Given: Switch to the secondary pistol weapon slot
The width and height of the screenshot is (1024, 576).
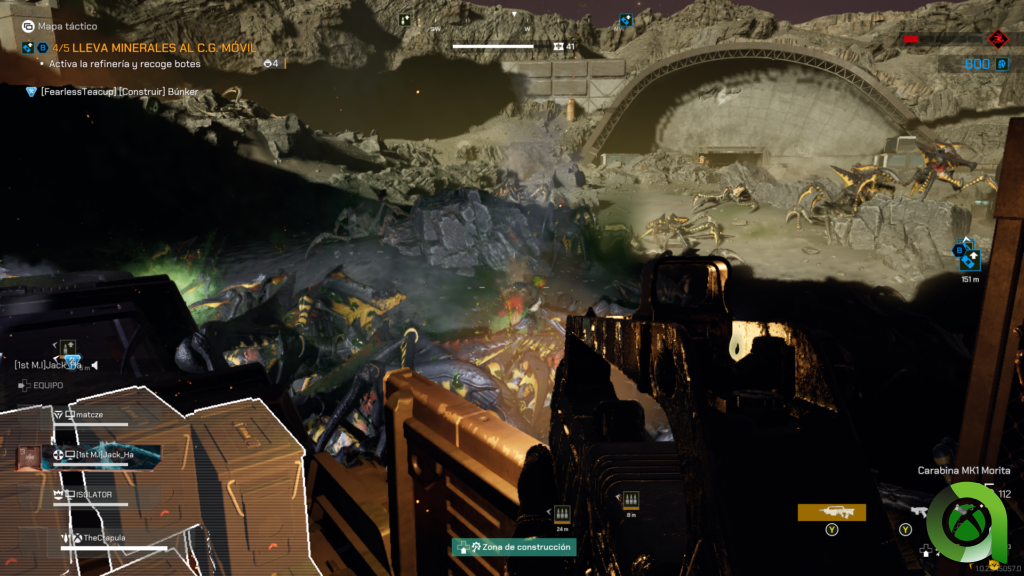Looking at the screenshot, I should point(918,512).
